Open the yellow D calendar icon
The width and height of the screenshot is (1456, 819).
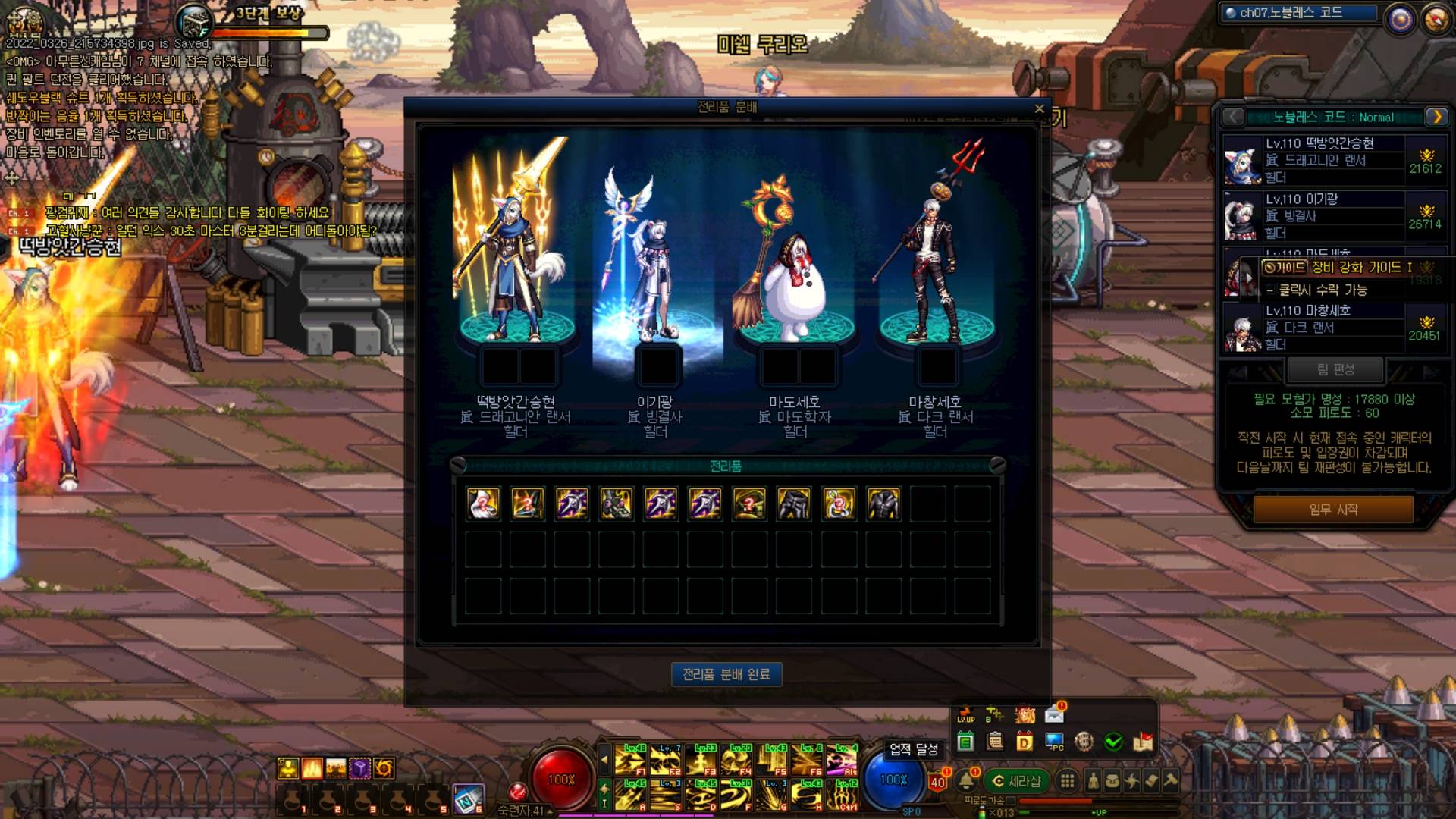coord(1025,742)
